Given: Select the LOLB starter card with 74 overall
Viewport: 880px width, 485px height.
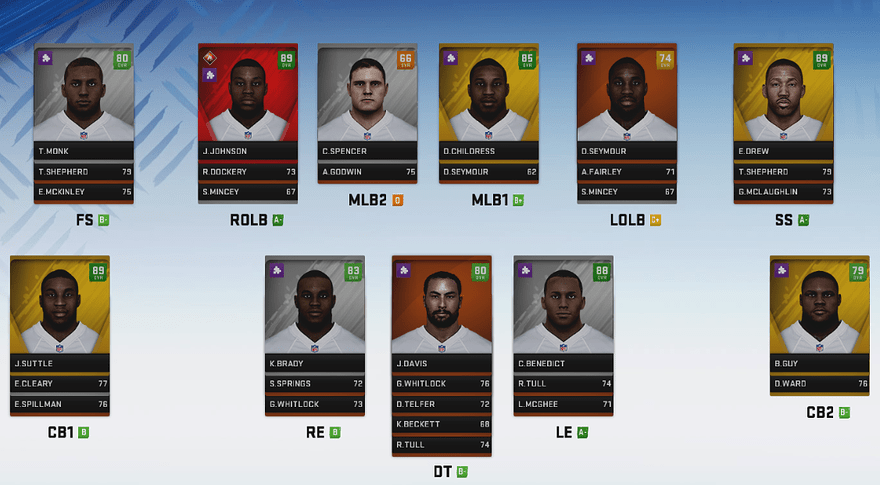Looking at the screenshot, I should pyautogui.click(x=627, y=100).
